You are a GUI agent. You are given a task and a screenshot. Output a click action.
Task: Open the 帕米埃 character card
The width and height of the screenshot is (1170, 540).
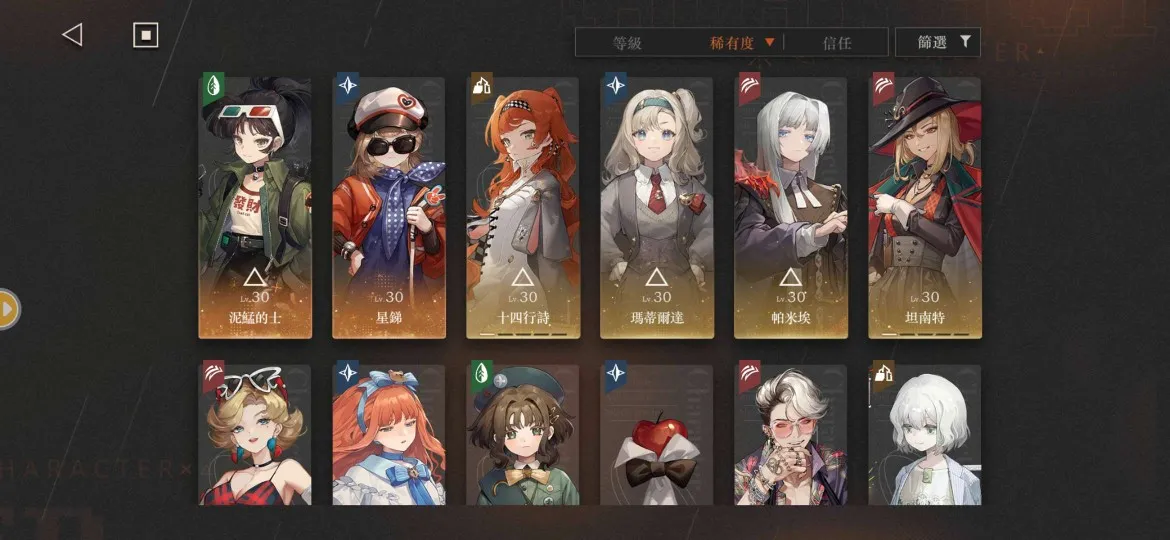coord(790,208)
